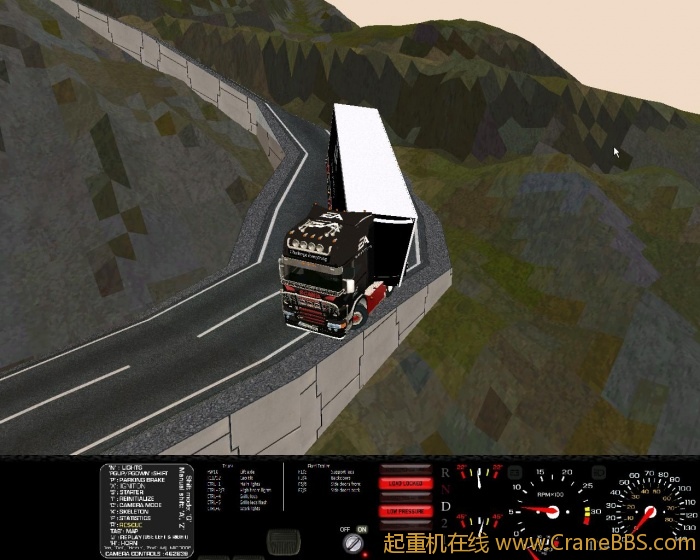
Task: Turn the ignition key switch
Action: [353, 543]
